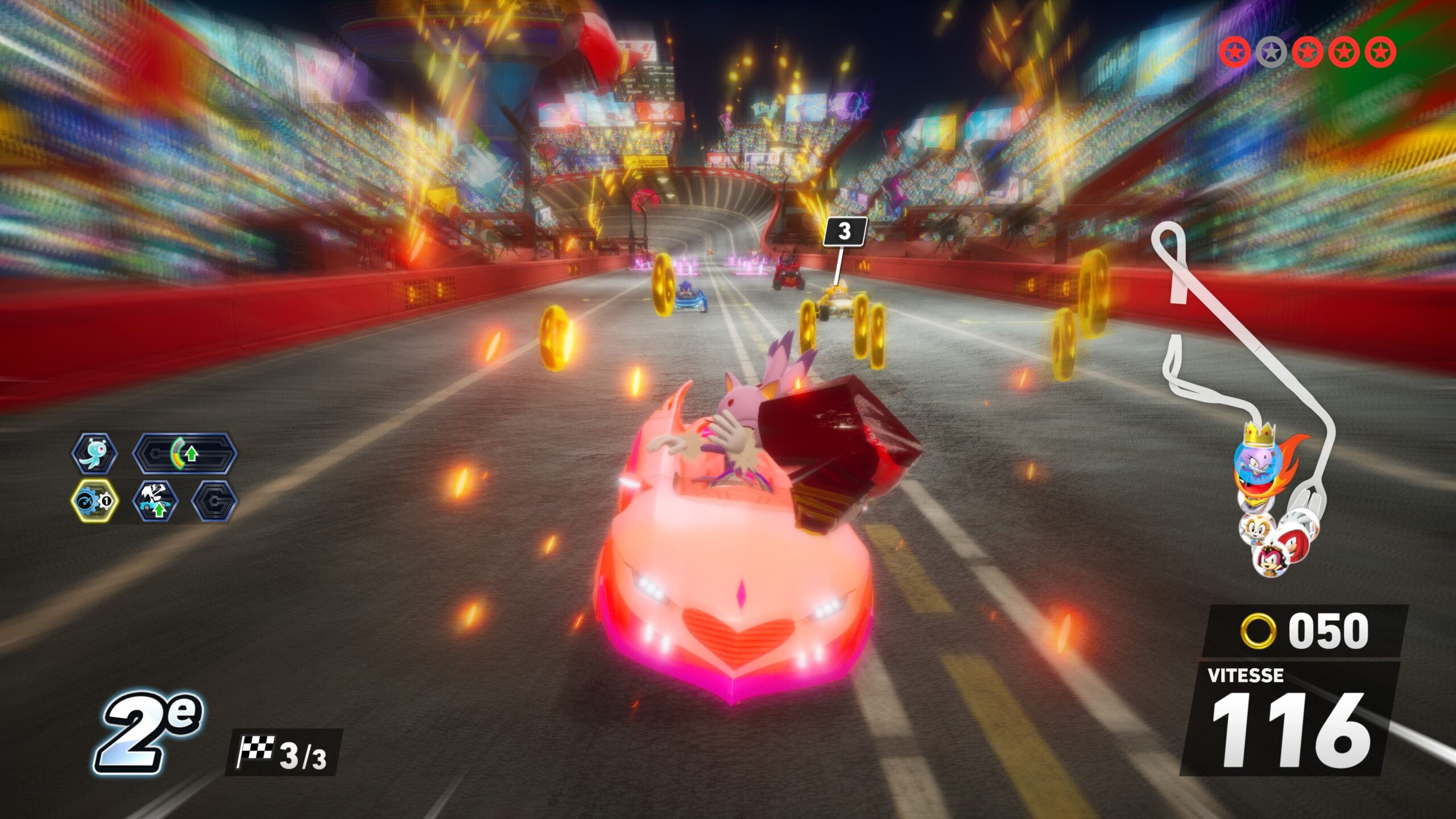Click Charmy's portrait on the track map
The image size is (1456, 819).
pyautogui.click(x=1271, y=561)
